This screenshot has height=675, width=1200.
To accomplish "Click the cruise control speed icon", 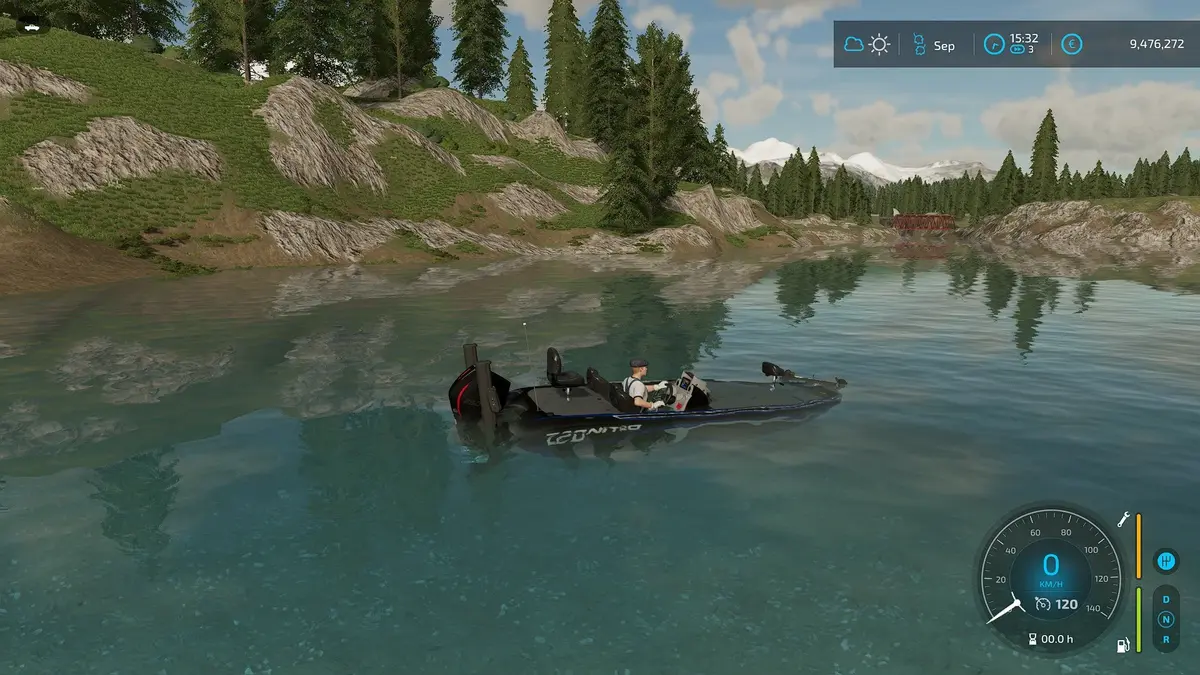I will (1042, 604).
